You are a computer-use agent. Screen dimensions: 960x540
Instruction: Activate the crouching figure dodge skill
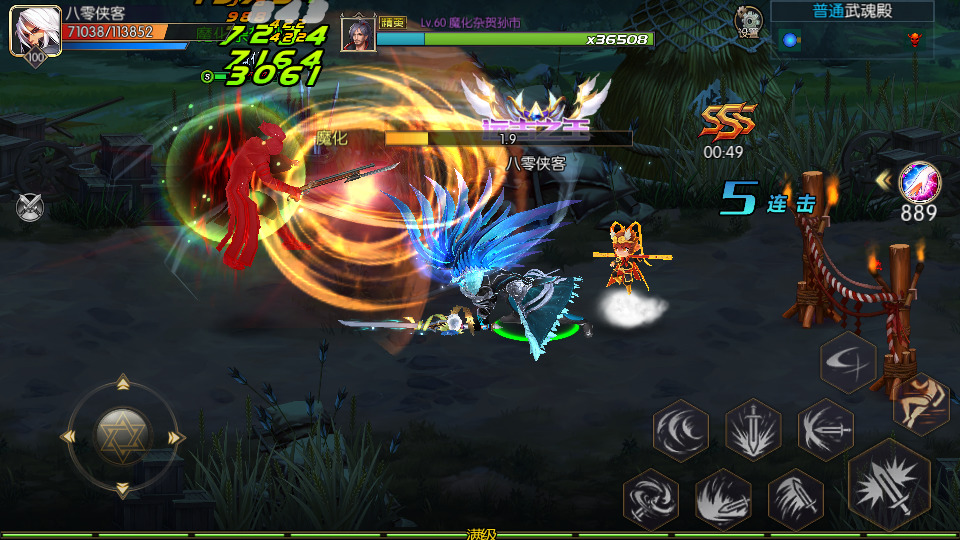tap(919, 401)
